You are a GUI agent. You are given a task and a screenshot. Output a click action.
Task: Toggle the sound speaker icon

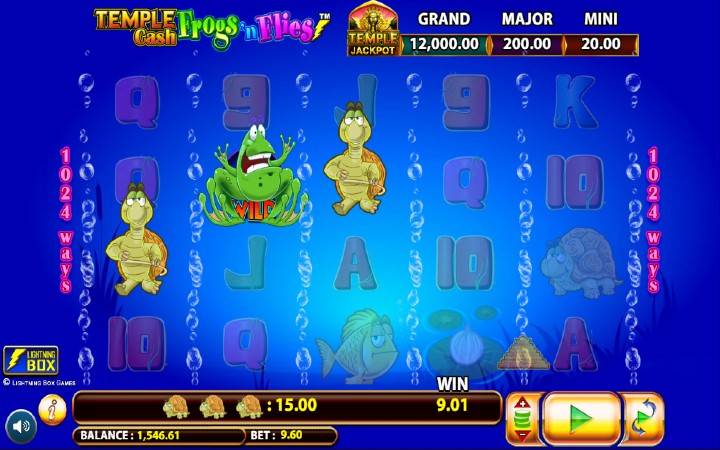point(21,427)
